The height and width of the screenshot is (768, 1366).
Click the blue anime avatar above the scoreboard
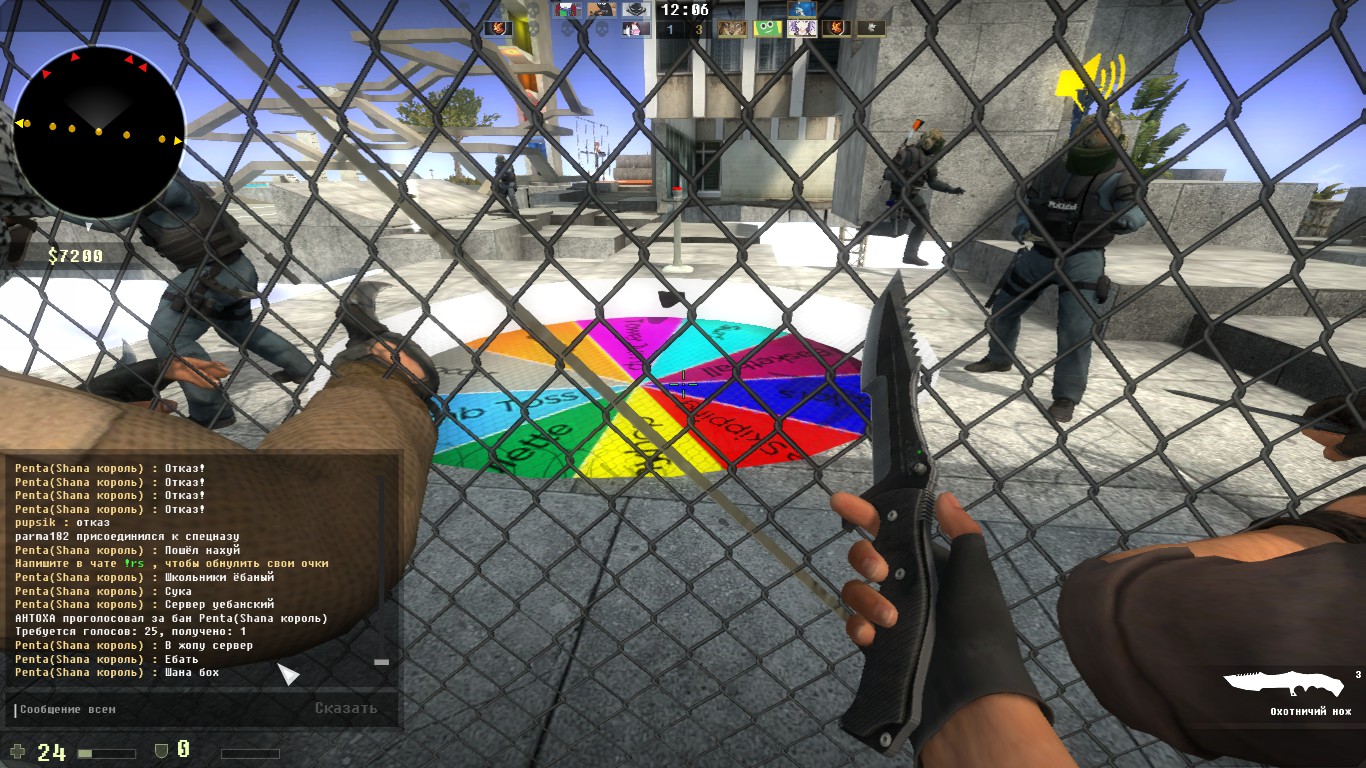[802, 10]
